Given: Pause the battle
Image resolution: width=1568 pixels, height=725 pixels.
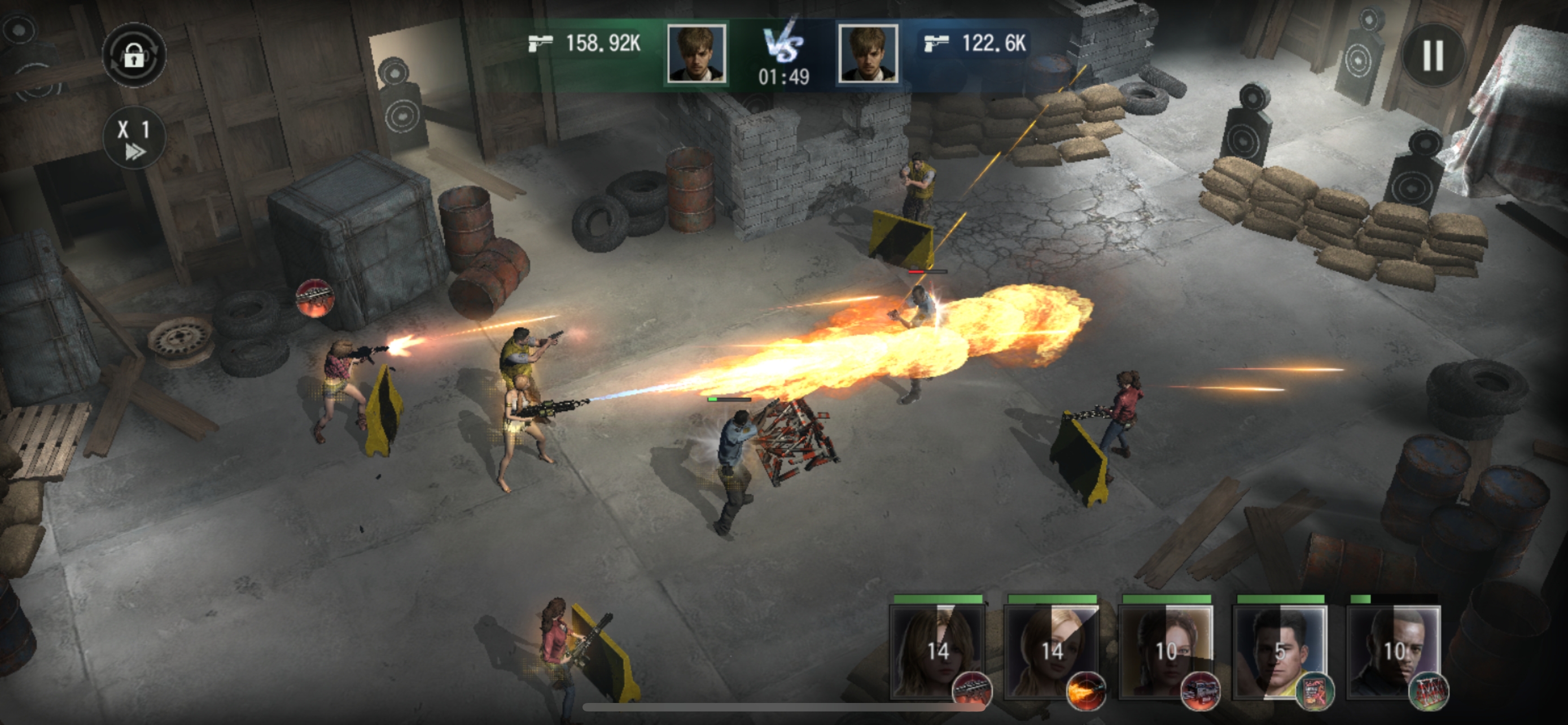Looking at the screenshot, I should pyautogui.click(x=1433, y=55).
